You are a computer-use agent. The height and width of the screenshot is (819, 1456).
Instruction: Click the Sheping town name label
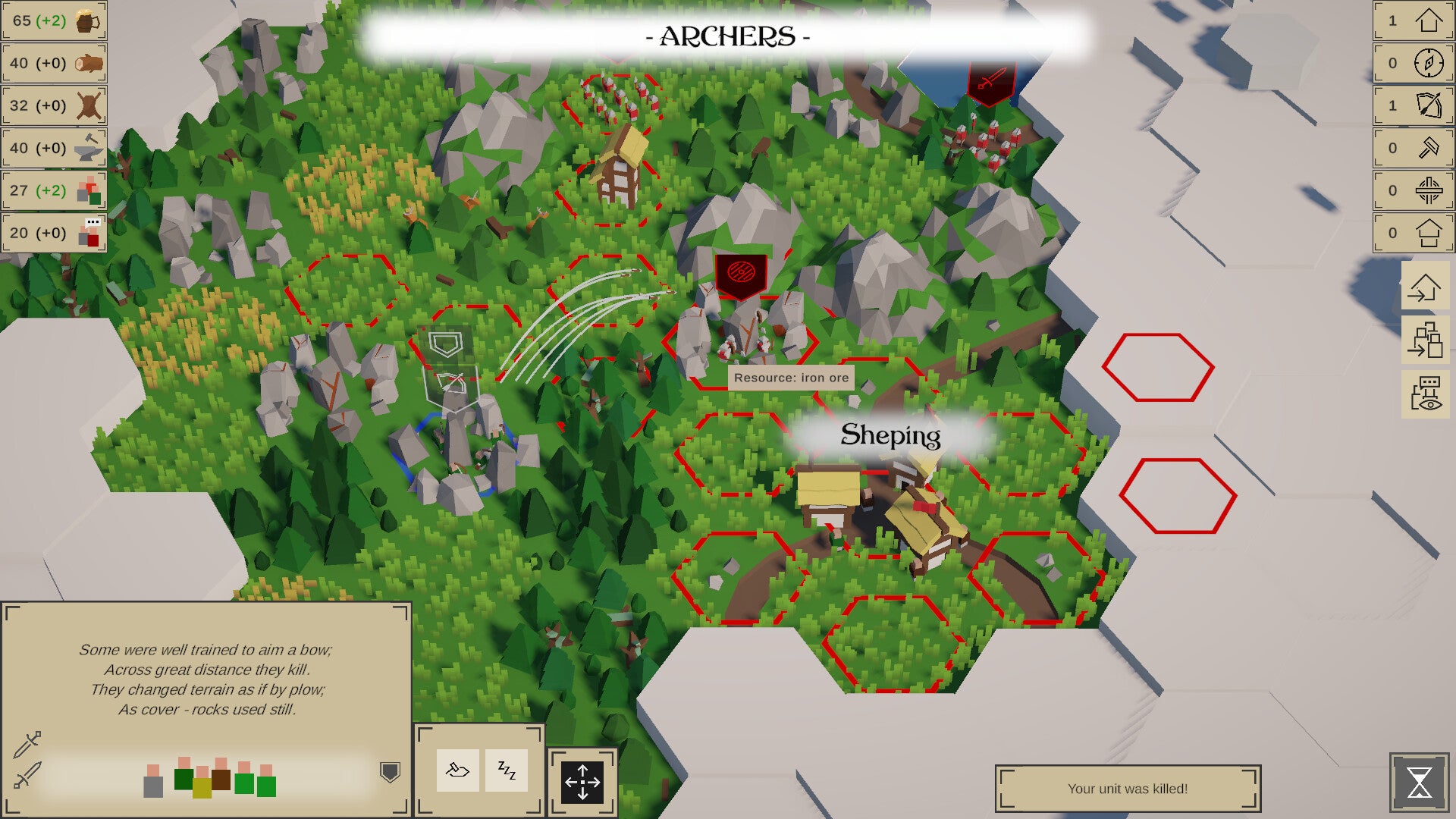[x=890, y=435]
